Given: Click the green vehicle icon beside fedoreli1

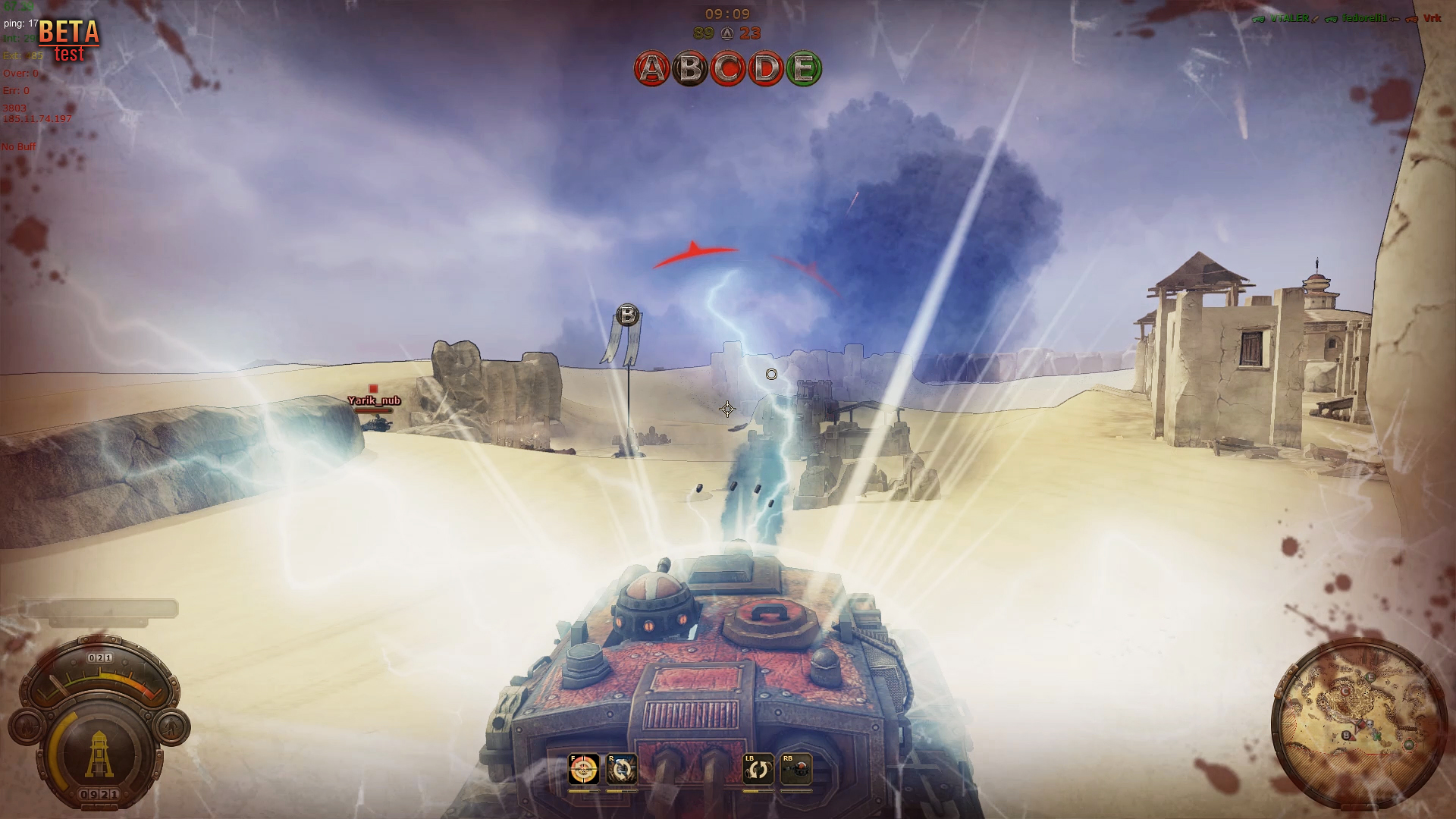Looking at the screenshot, I should click(1331, 19).
